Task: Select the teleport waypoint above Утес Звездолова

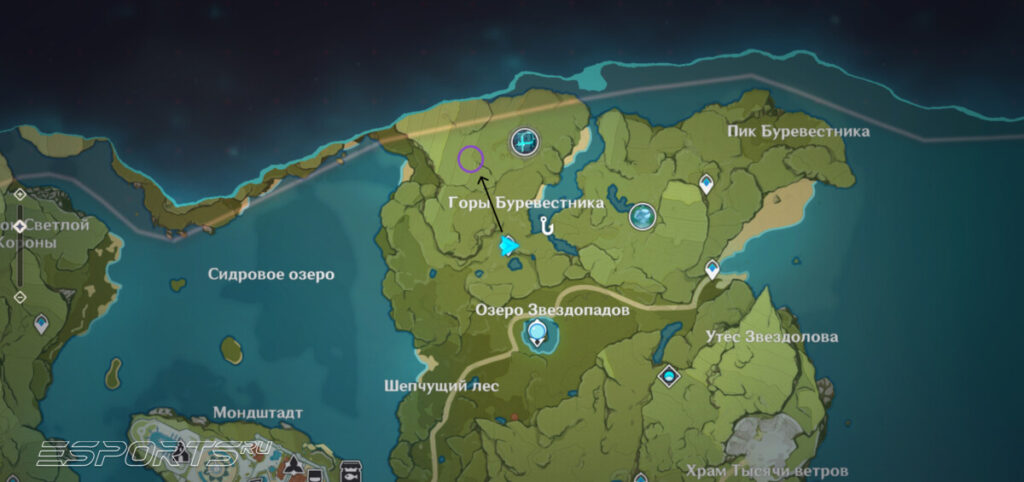Action: pyautogui.click(x=712, y=269)
